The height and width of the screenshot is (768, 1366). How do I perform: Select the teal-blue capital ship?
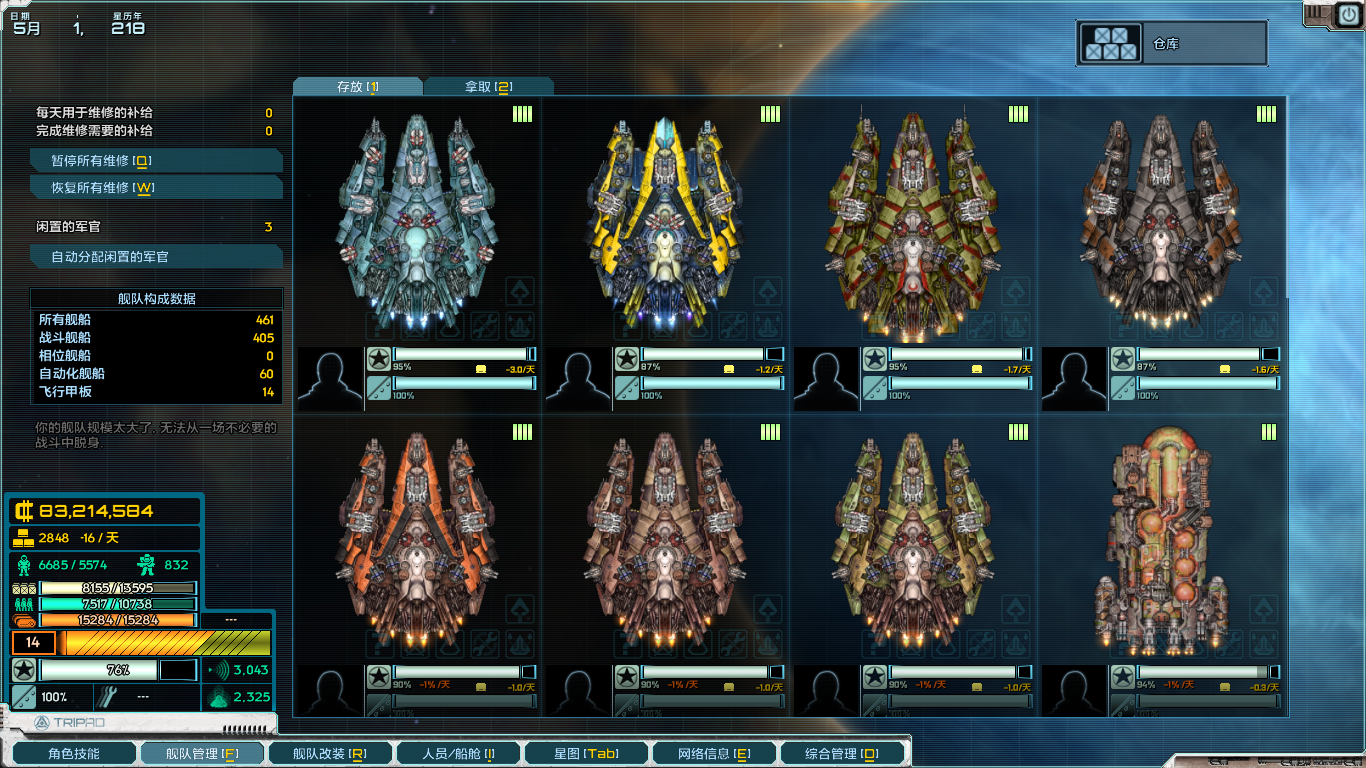(x=417, y=220)
